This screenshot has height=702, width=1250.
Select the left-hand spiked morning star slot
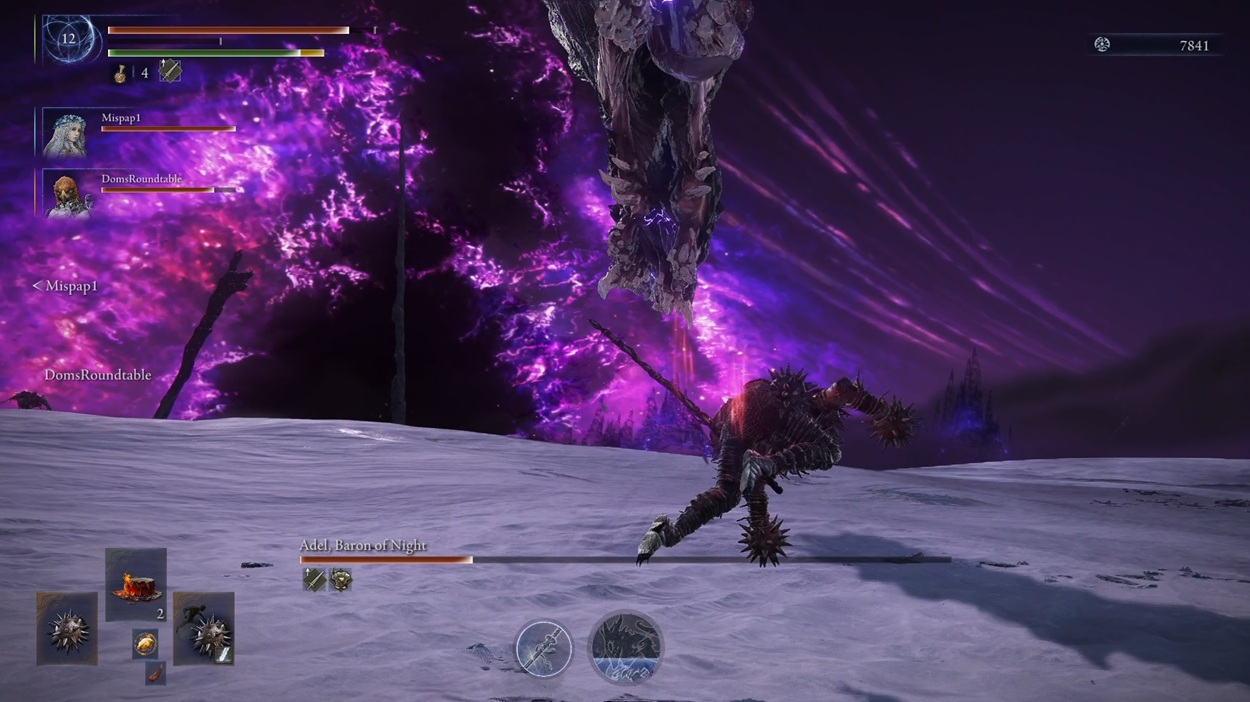pos(67,628)
